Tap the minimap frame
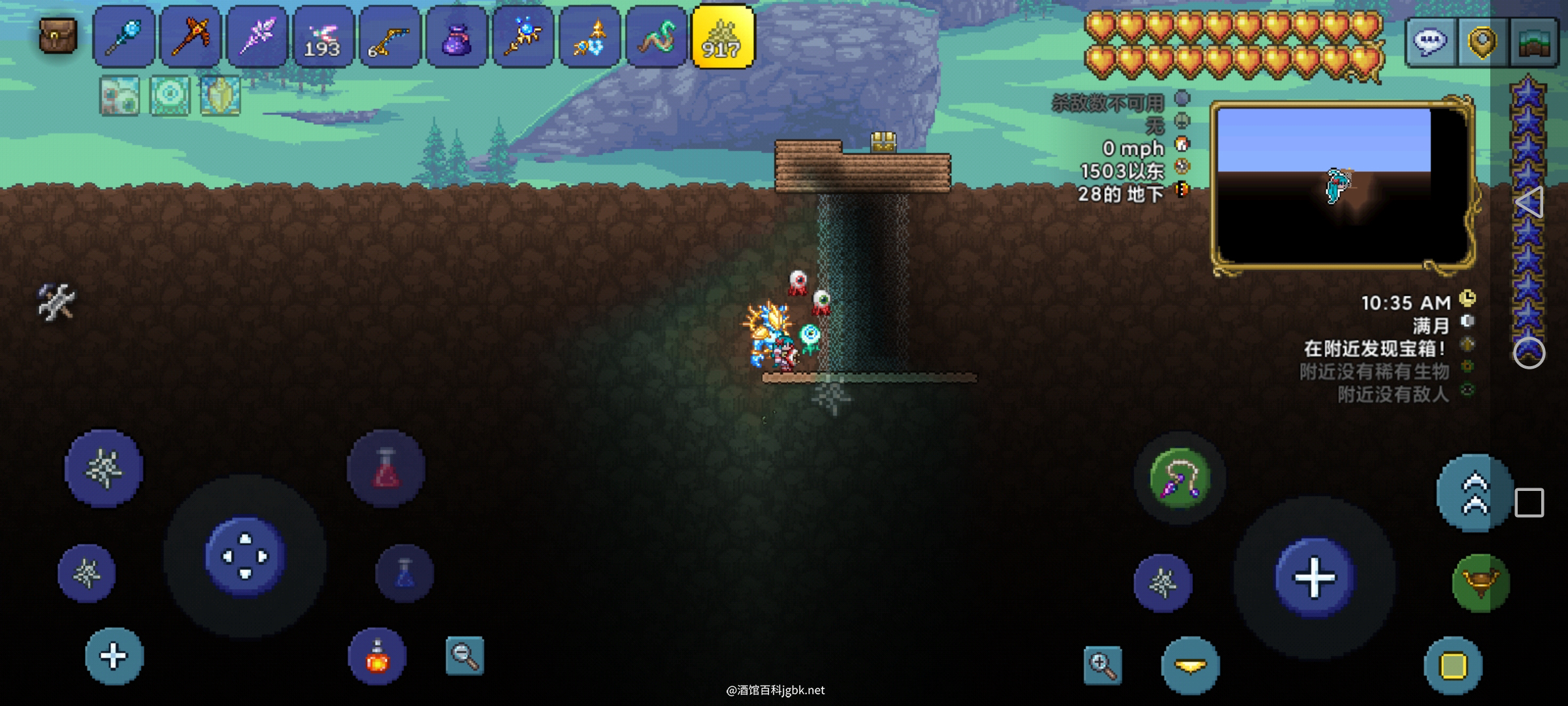Viewport: 1568px width, 706px height. [1342, 186]
